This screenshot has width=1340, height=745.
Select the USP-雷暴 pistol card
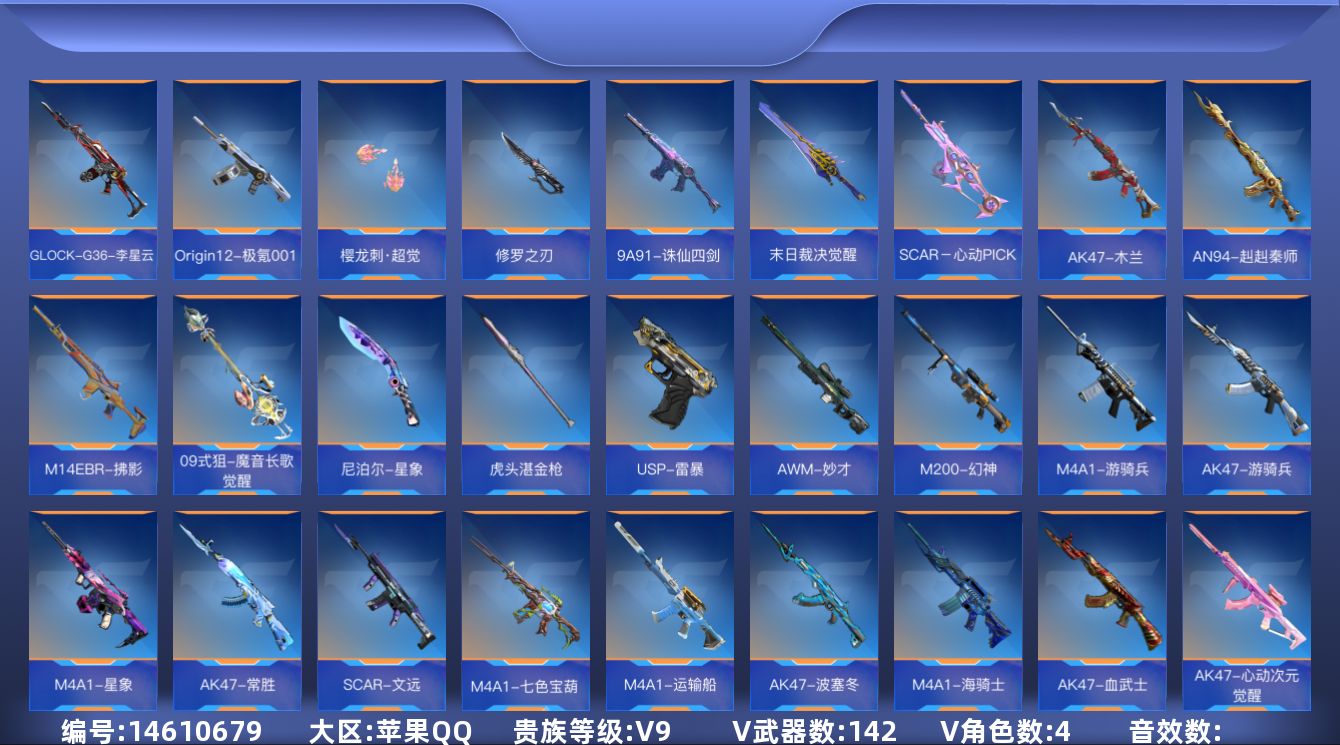[669, 393]
